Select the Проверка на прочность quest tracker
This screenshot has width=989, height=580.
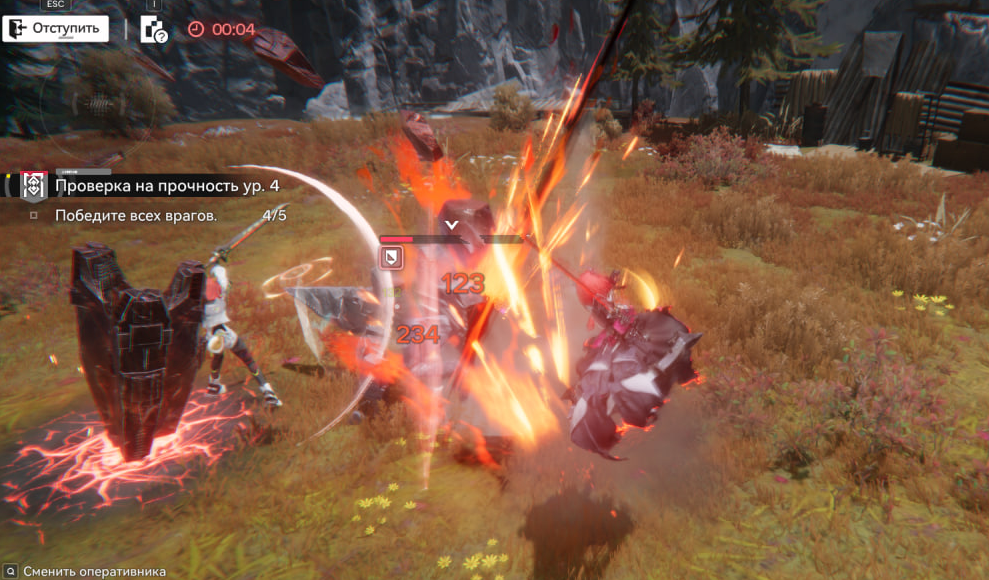(167, 186)
